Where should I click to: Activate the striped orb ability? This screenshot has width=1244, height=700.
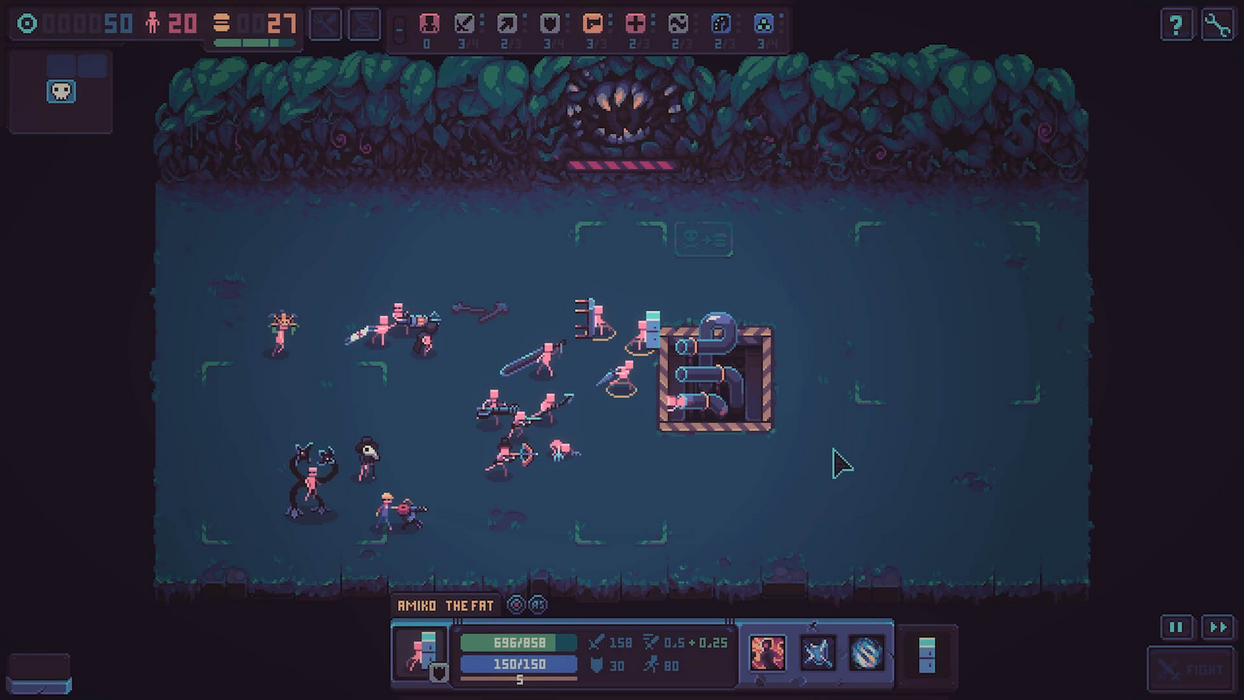point(866,653)
